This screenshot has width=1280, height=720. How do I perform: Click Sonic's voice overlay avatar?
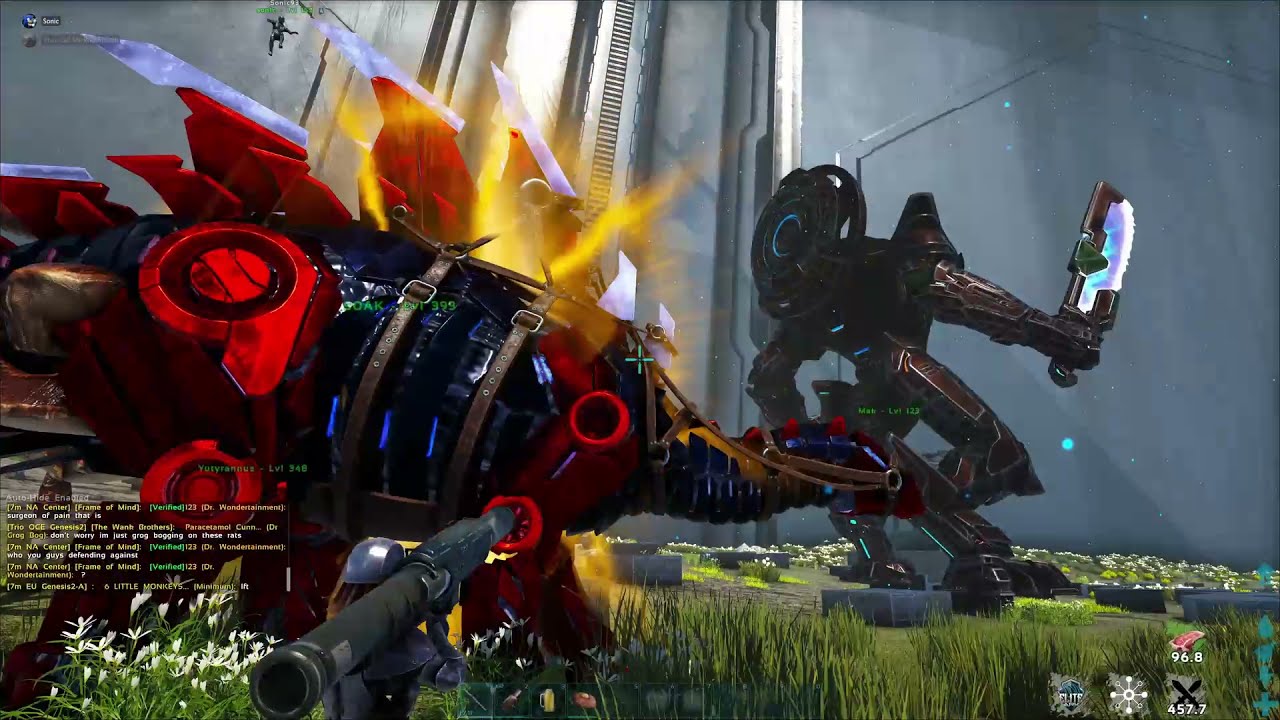tap(28, 20)
